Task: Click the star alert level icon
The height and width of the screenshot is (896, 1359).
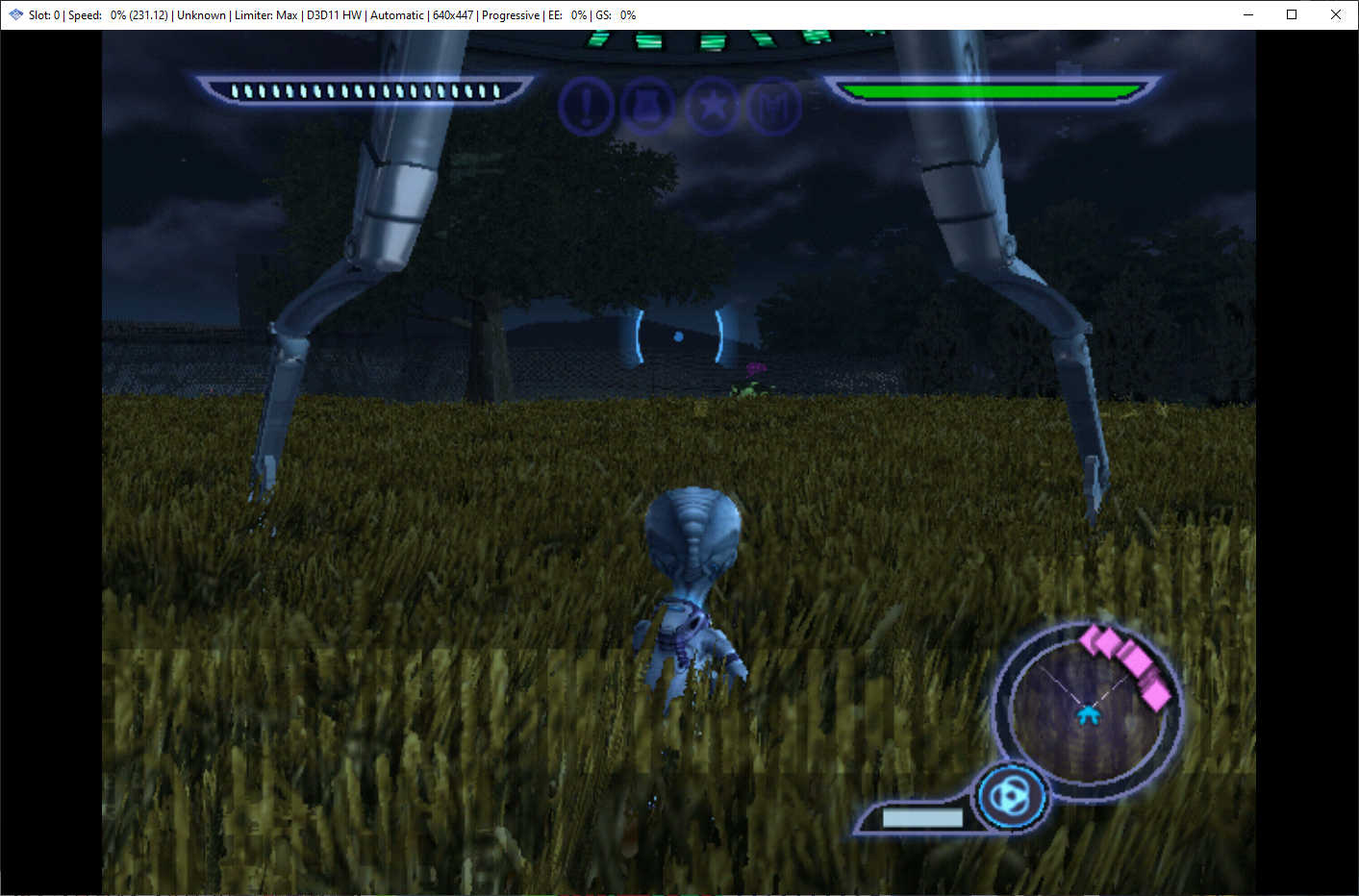Action: [712, 106]
